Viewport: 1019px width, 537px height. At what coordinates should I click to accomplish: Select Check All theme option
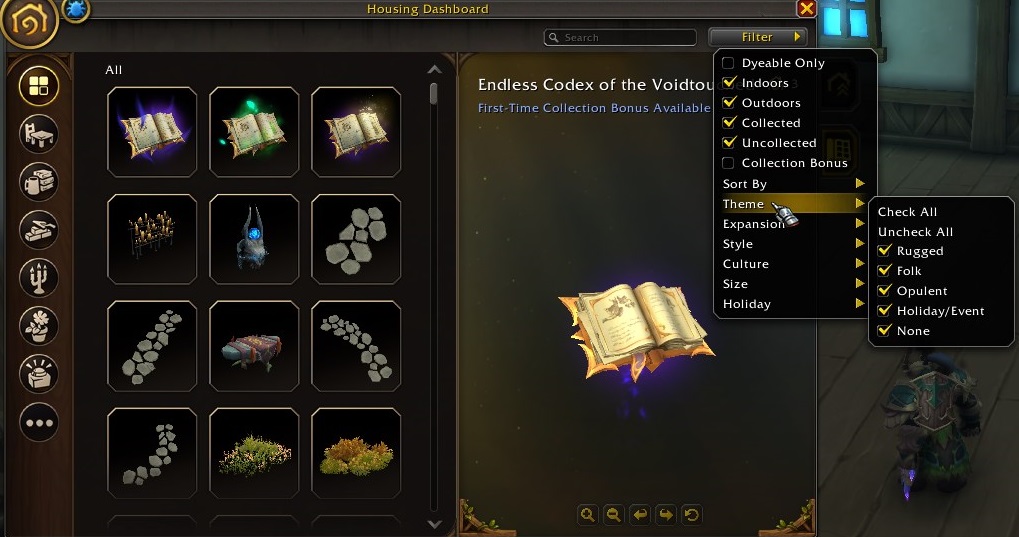click(x=907, y=212)
